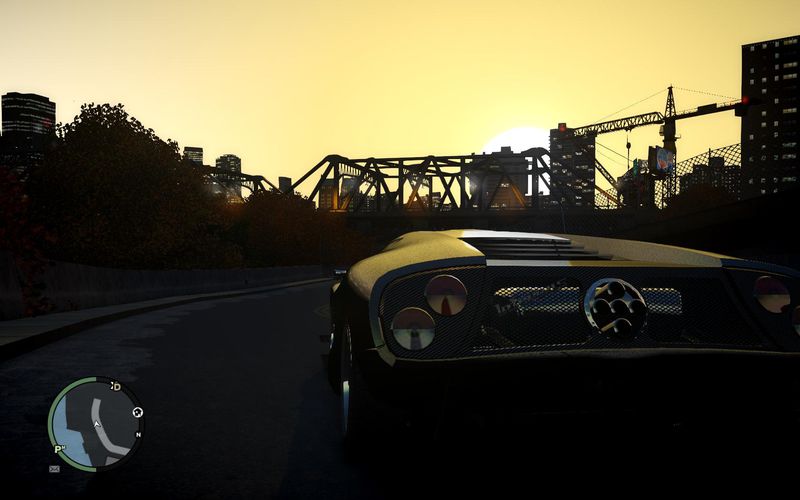This screenshot has height=500, width=800.
Task: Click the north N indicator on the radar
Action: click(138, 435)
